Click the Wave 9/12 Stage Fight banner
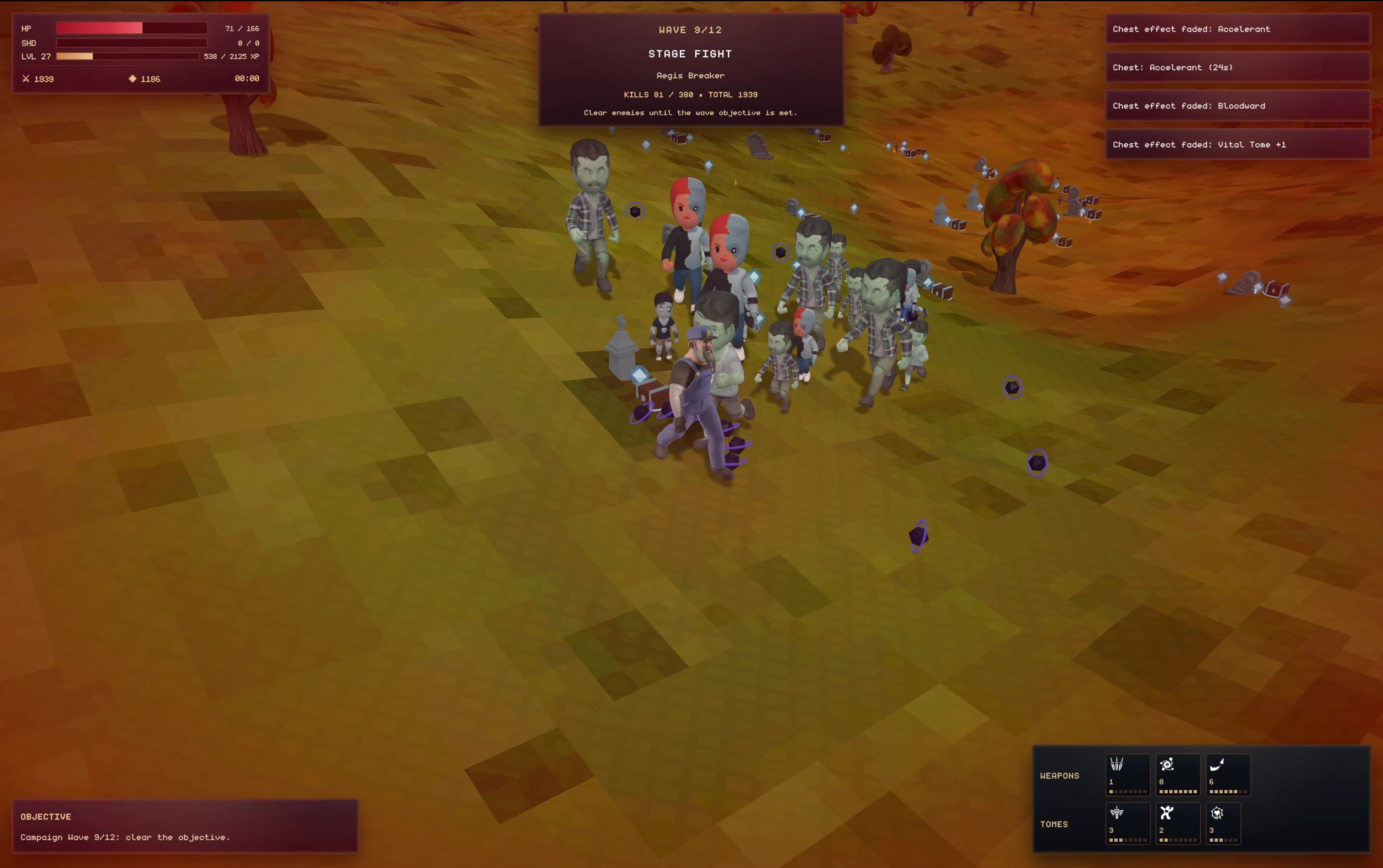1383x868 pixels. [690, 70]
